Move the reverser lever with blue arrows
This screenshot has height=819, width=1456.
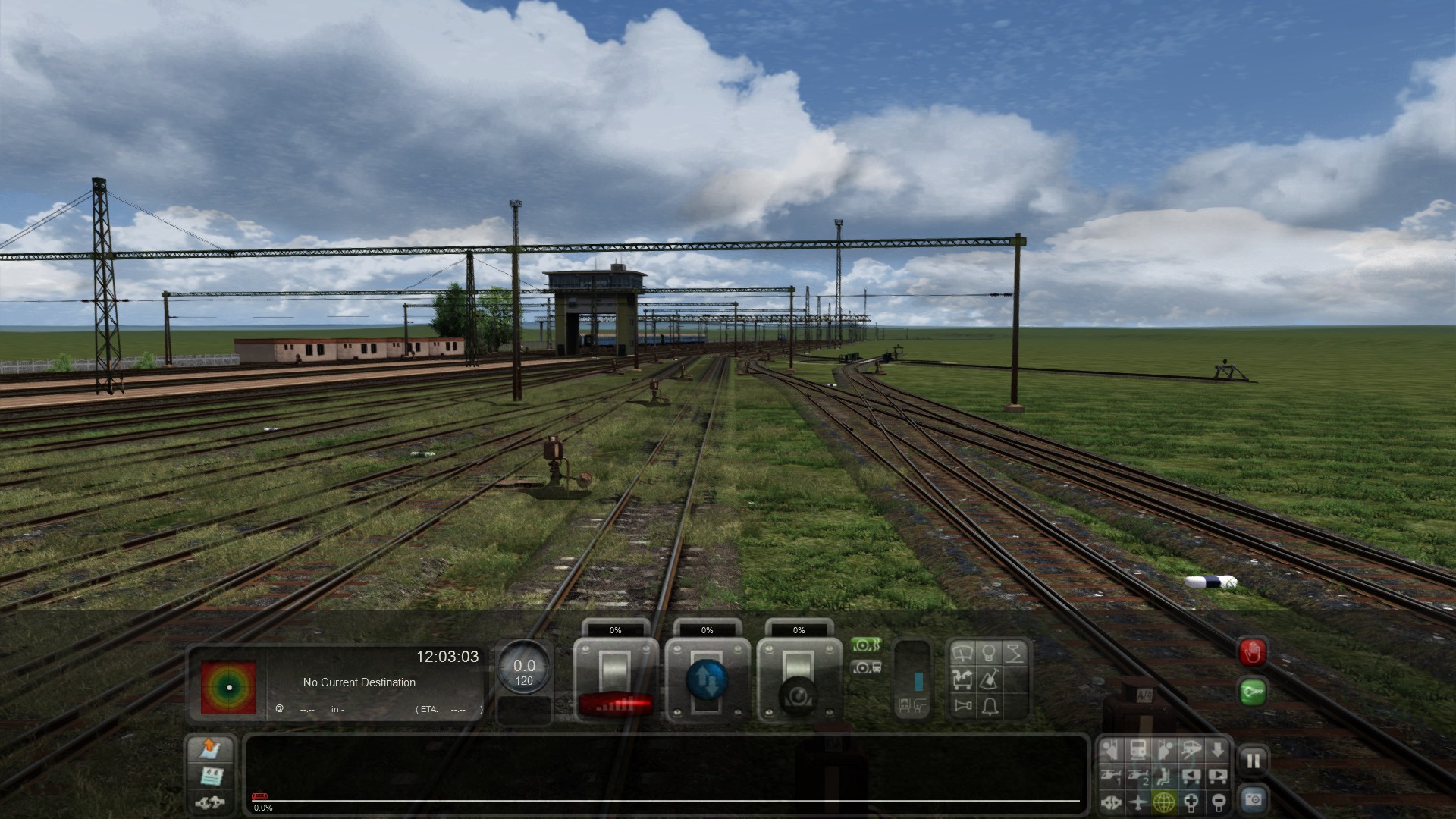point(707,679)
